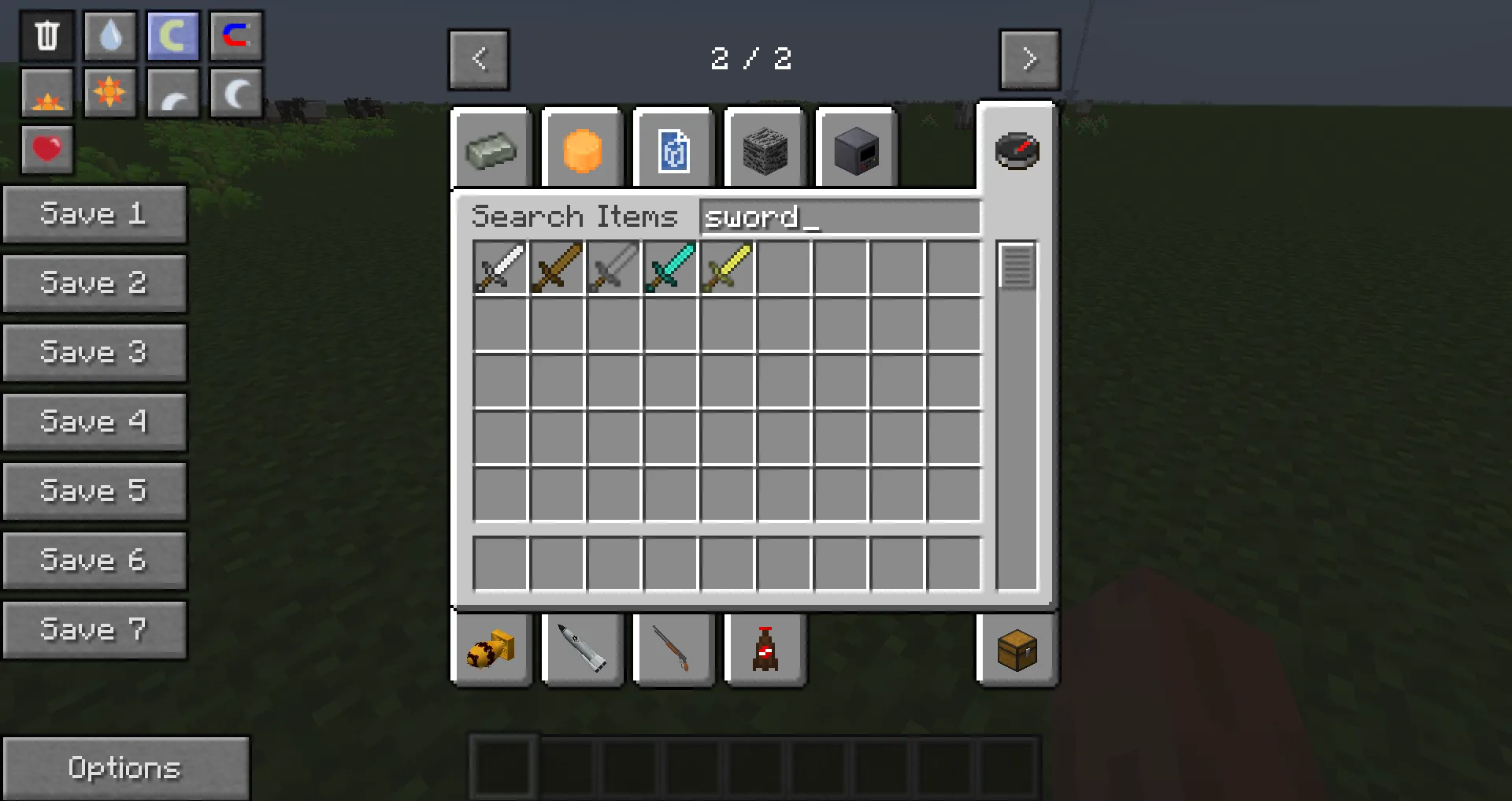Select the diamond sword in the item grid

[x=669, y=268]
